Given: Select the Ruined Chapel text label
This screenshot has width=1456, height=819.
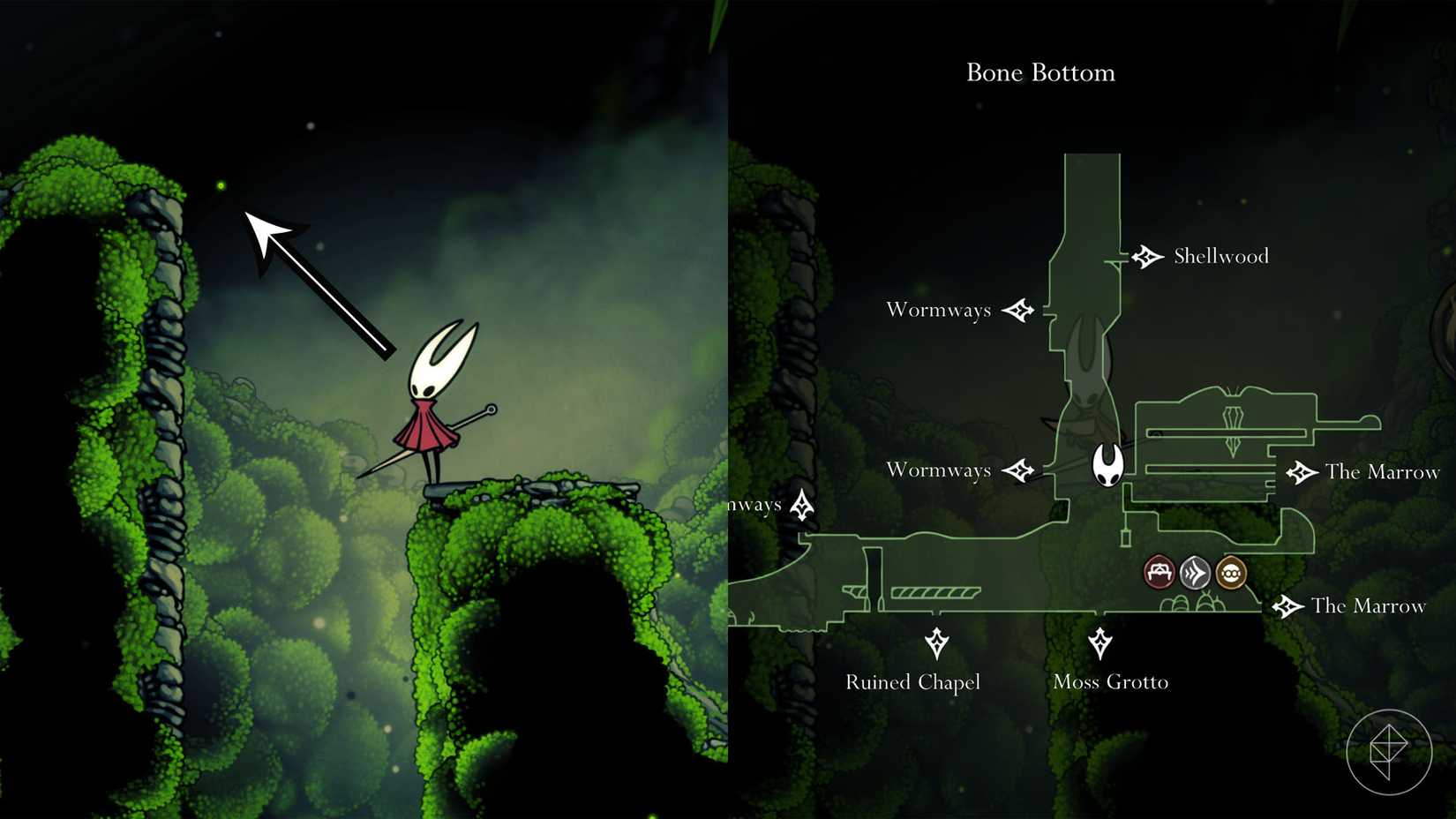Looking at the screenshot, I should tap(913, 681).
